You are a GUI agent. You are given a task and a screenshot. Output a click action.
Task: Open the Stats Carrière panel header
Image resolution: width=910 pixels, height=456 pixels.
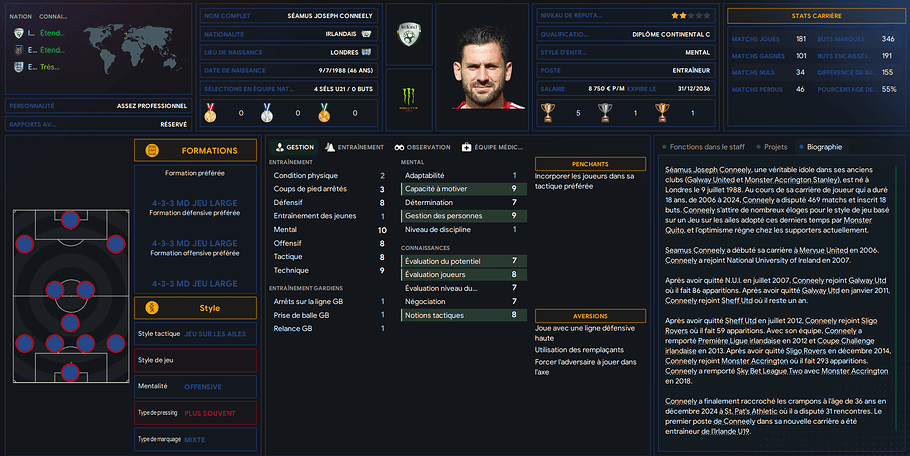(814, 16)
